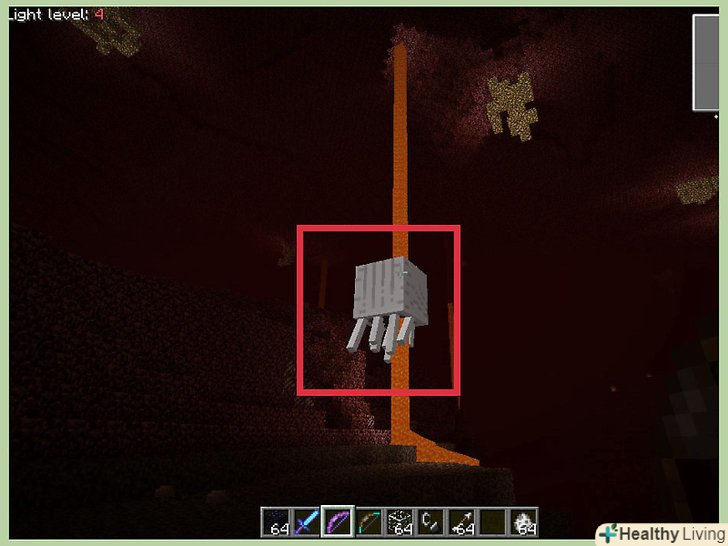Choose the arrow stack slot
This screenshot has height=546, width=728.
462,522
